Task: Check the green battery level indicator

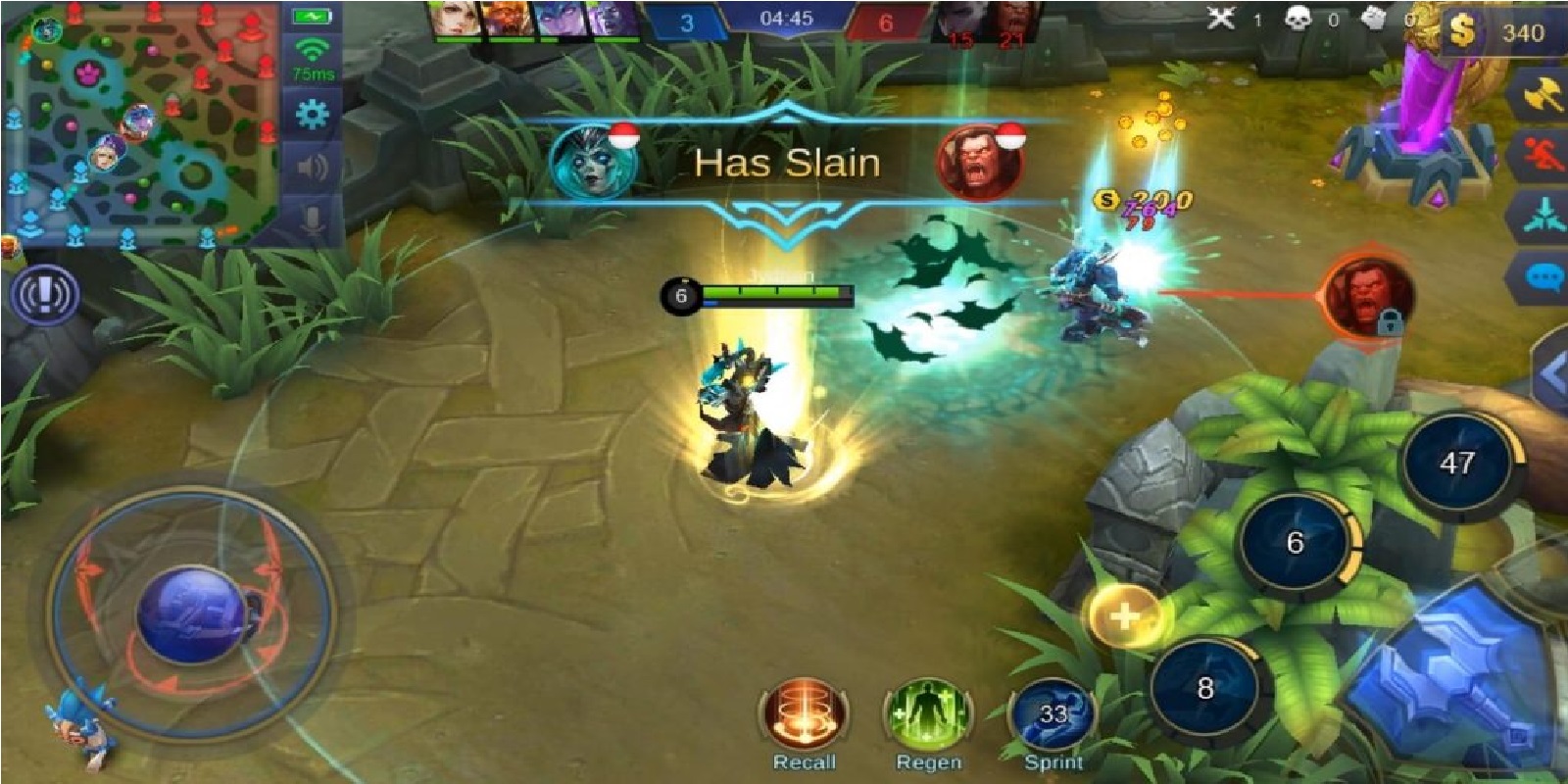Action: pos(310,16)
